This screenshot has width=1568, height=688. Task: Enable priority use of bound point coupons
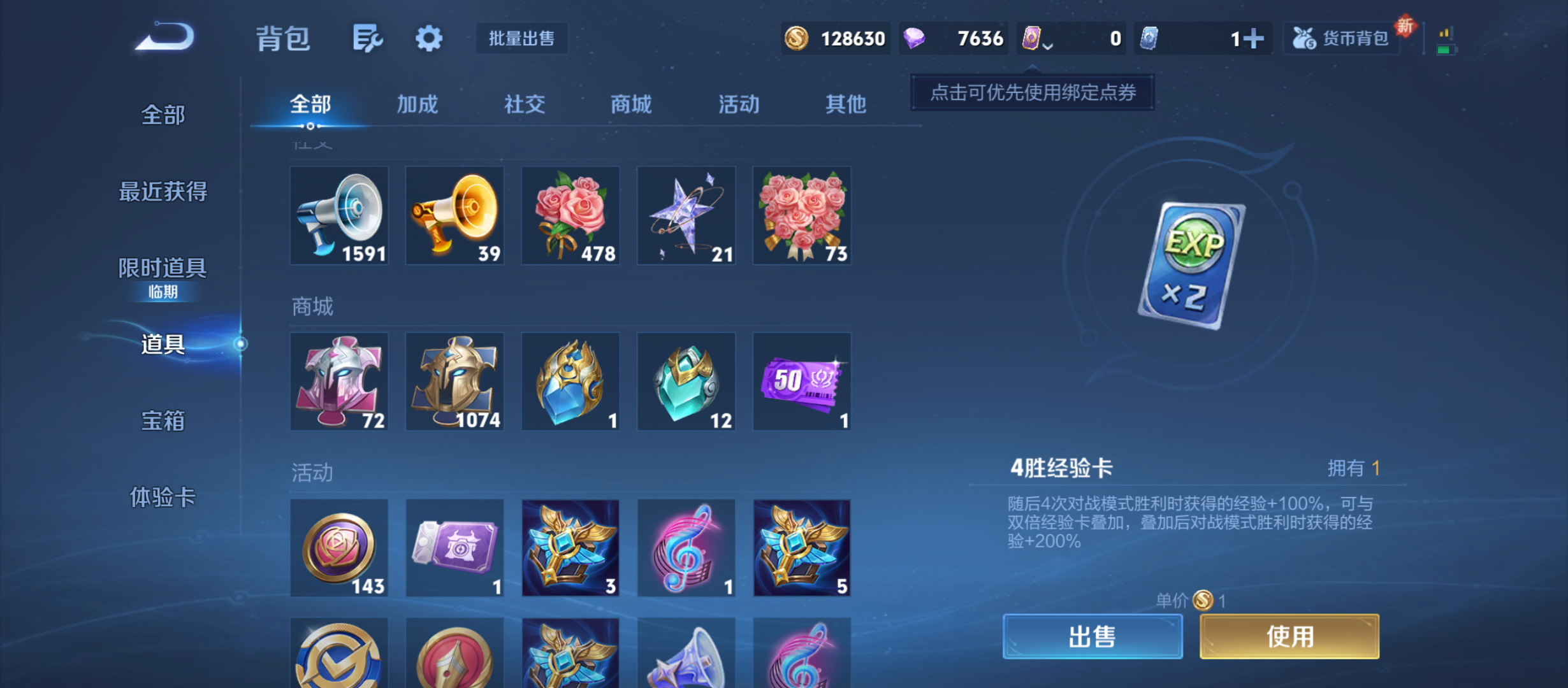[x=1033, y=92]
